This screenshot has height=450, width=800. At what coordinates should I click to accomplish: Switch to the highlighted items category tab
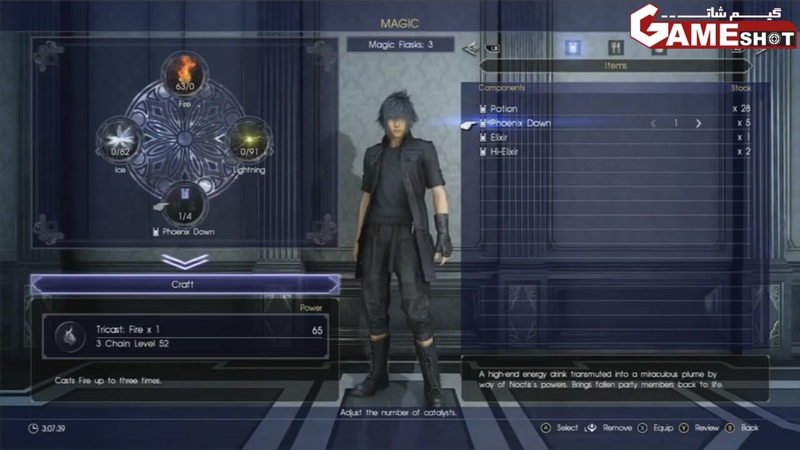tap(573, 46)
